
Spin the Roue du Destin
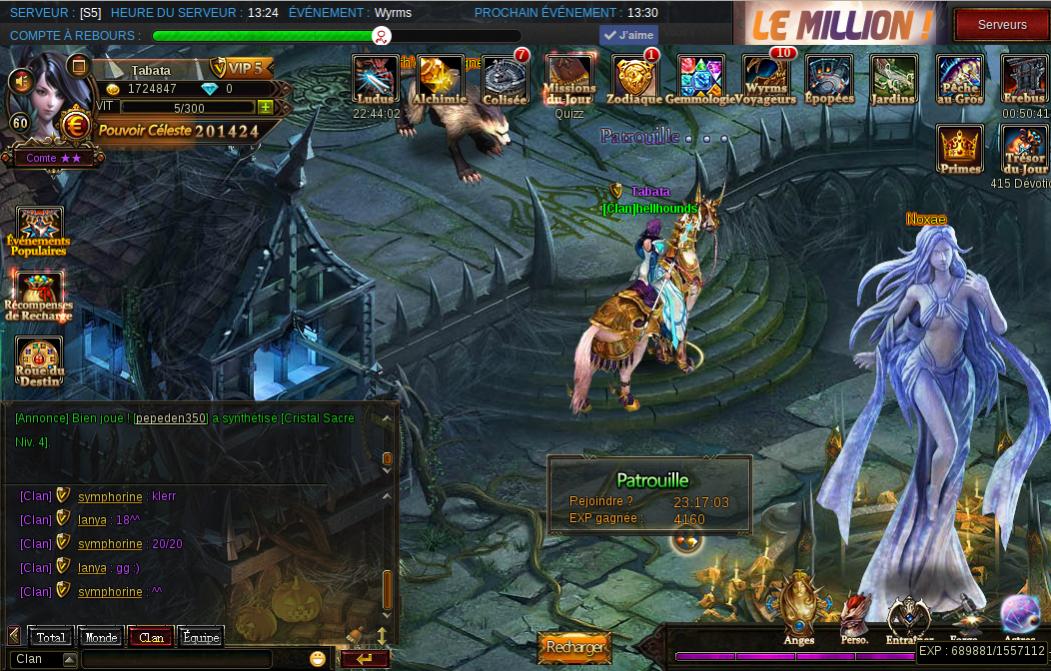[x=39, y=361]
